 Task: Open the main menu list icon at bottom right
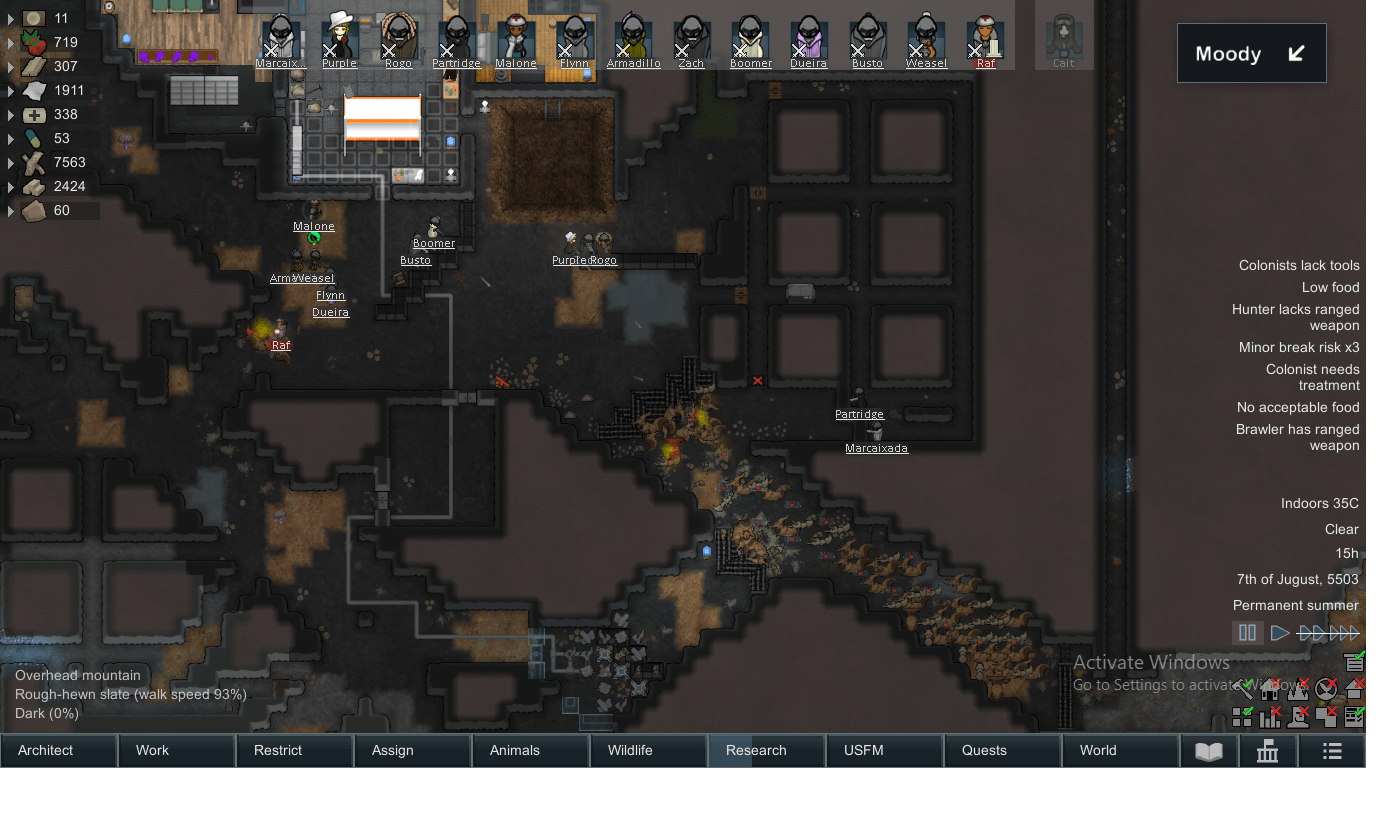pyautogui.click(x=1331, y=750)
